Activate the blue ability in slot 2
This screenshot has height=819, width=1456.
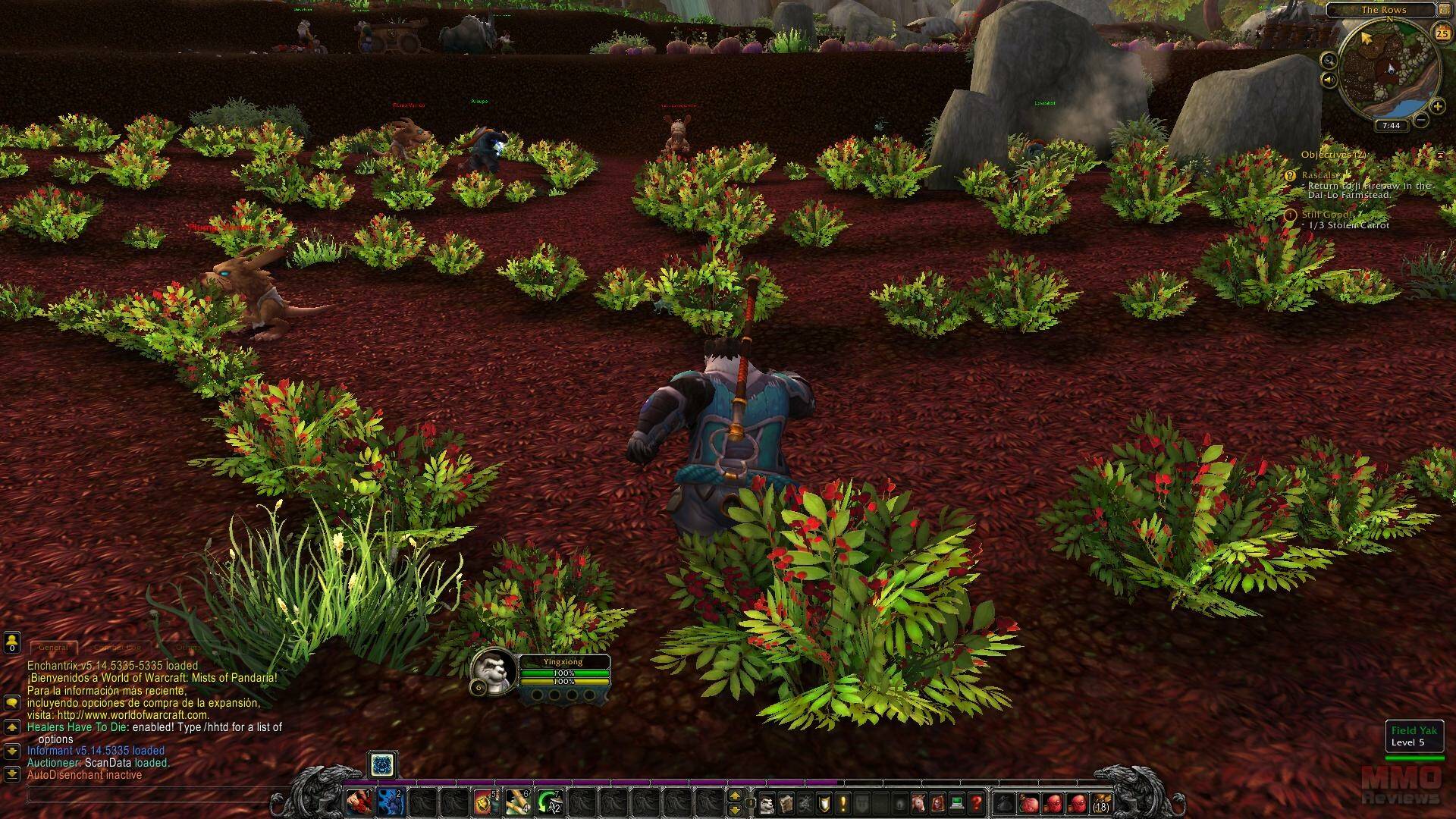[390, 802]
